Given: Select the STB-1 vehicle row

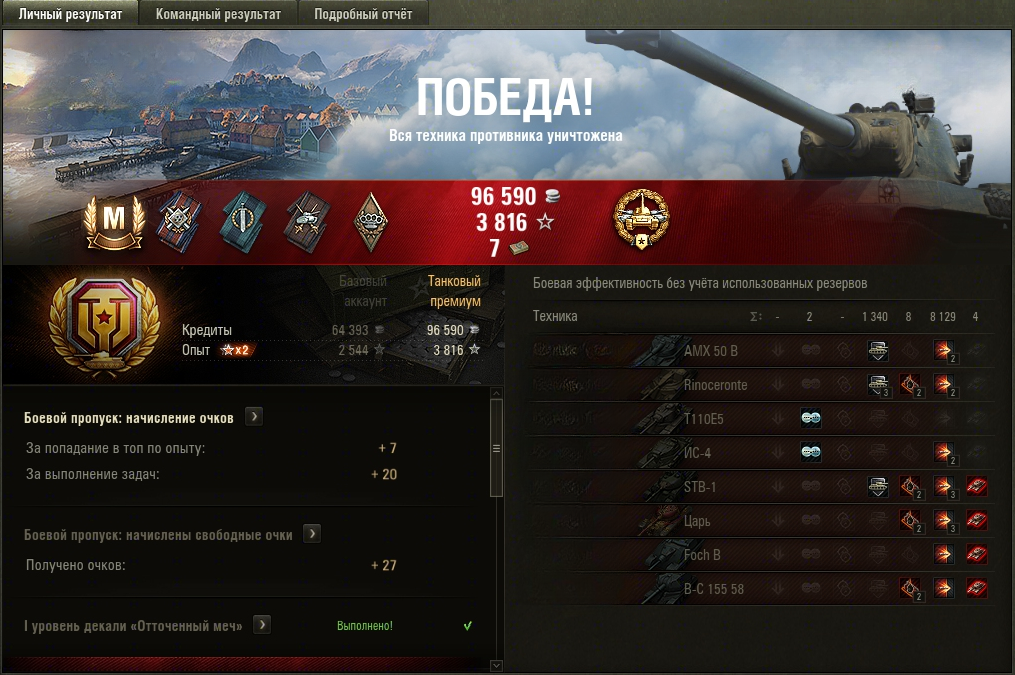Looking at the screenshot, I should coord(700,487).
